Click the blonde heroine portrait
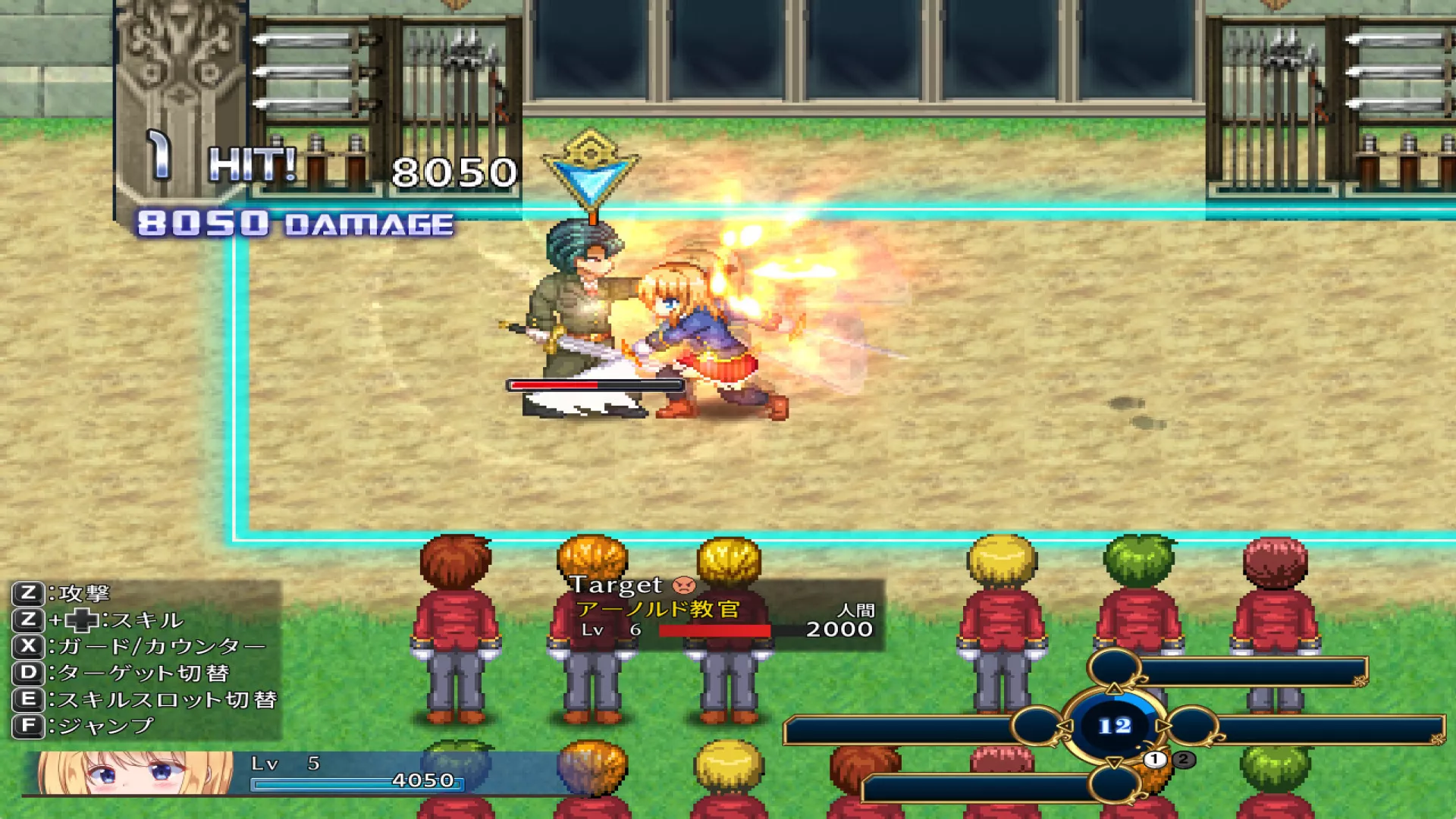The height and width of the screenshot is (819, 1456). tap(135, 772)
